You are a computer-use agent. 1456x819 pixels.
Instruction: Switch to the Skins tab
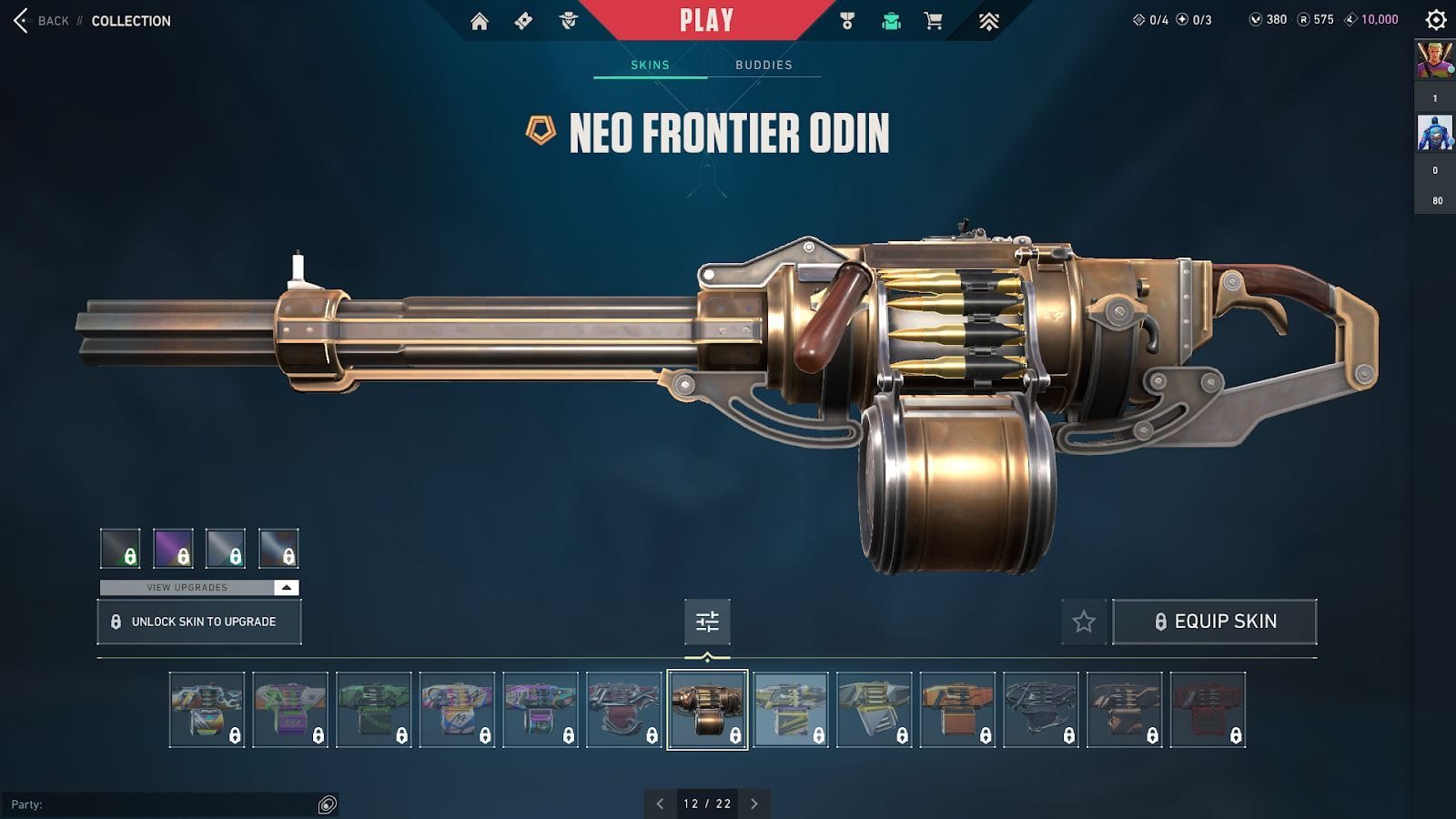click(650, 65)
